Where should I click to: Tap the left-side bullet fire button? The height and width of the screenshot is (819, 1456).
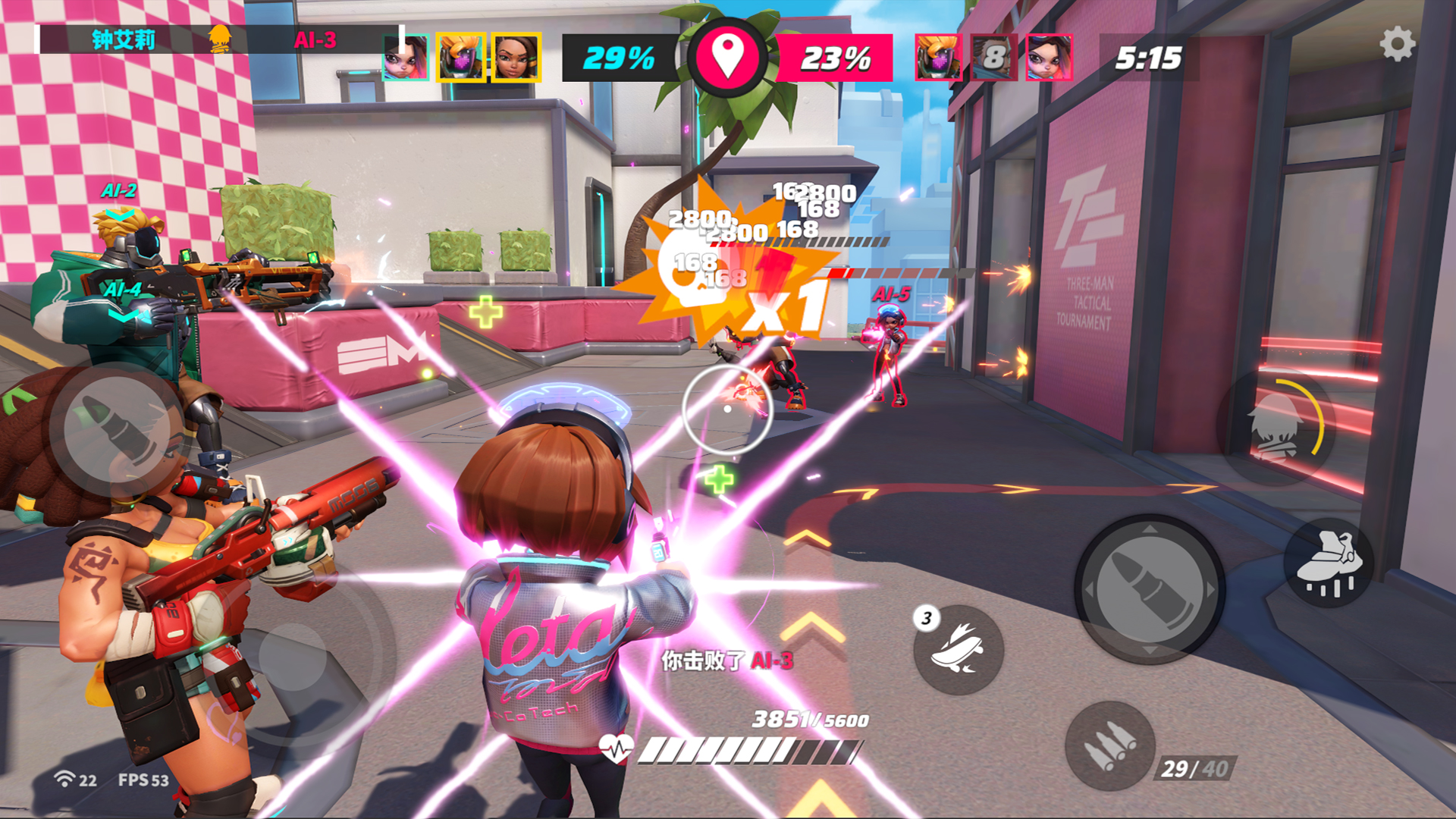(116, 430)
